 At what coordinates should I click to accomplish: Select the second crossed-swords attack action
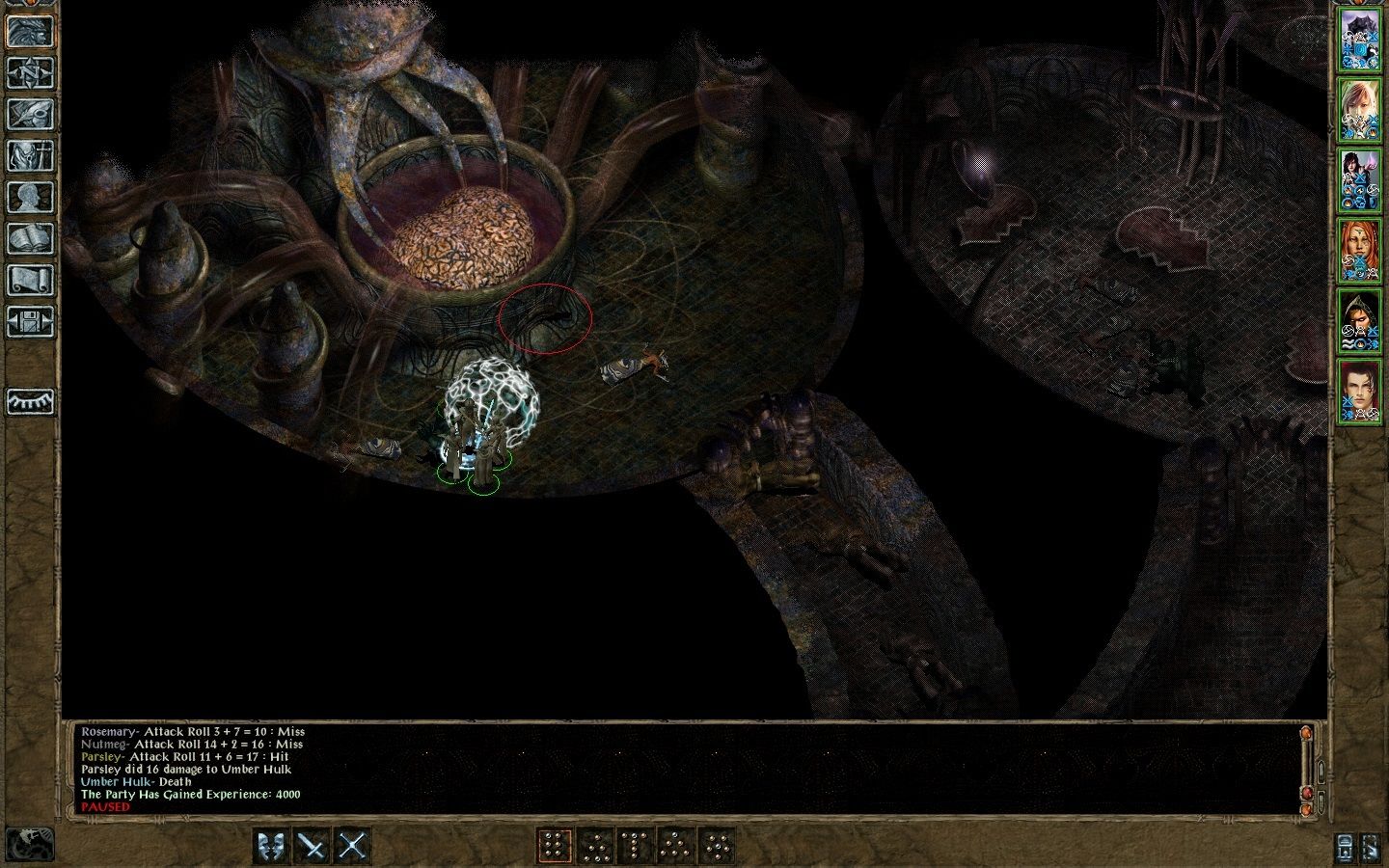click(x=353, y=846)
